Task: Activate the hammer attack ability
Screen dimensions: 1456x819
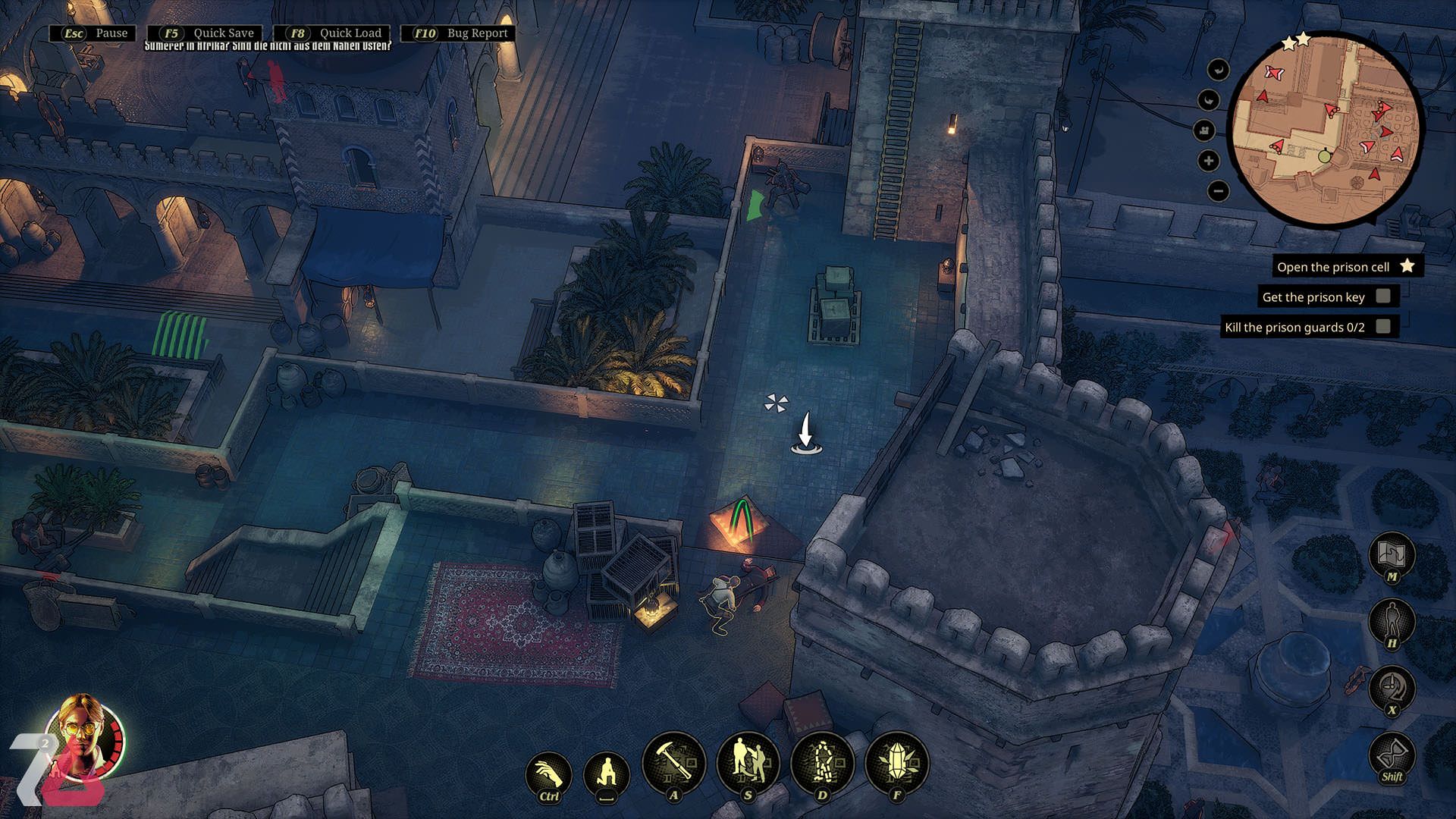Action: [x=673, y=763]
